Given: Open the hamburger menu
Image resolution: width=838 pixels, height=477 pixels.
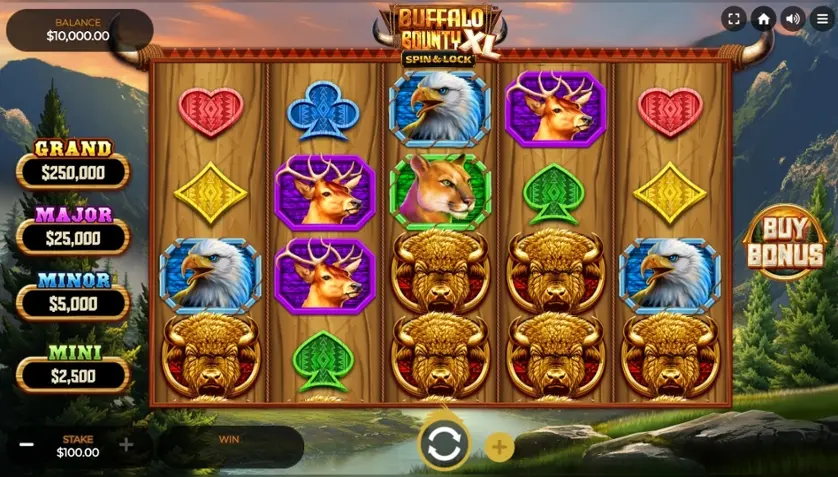Looking at the screenshot, I should coord(822,19).
